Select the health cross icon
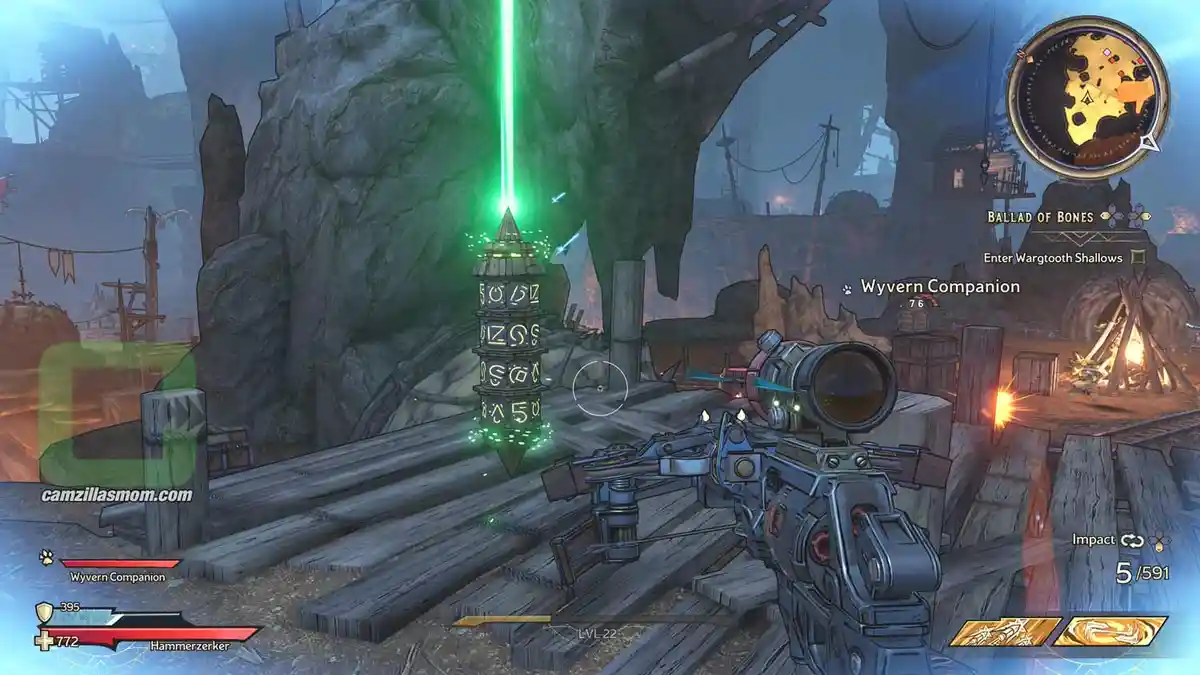 tap(44, 640)
